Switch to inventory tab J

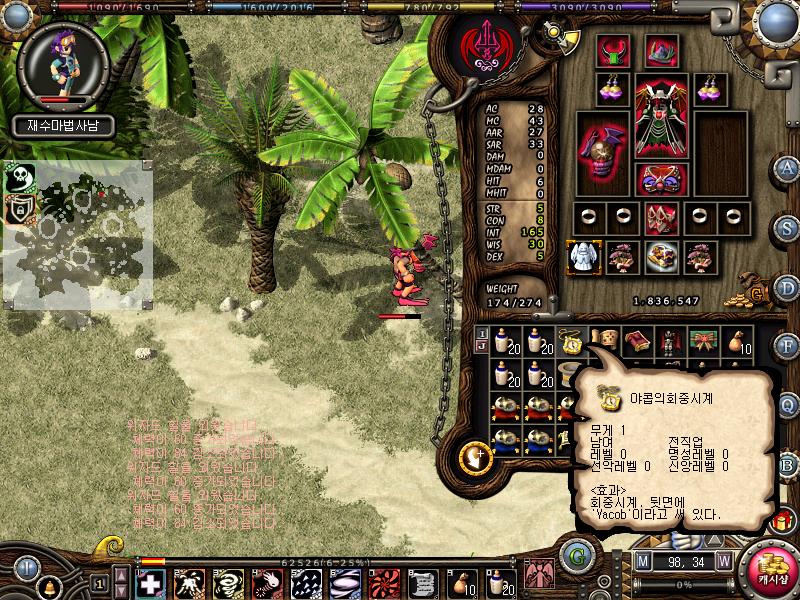pyautogui.click(x=481, y=346)
